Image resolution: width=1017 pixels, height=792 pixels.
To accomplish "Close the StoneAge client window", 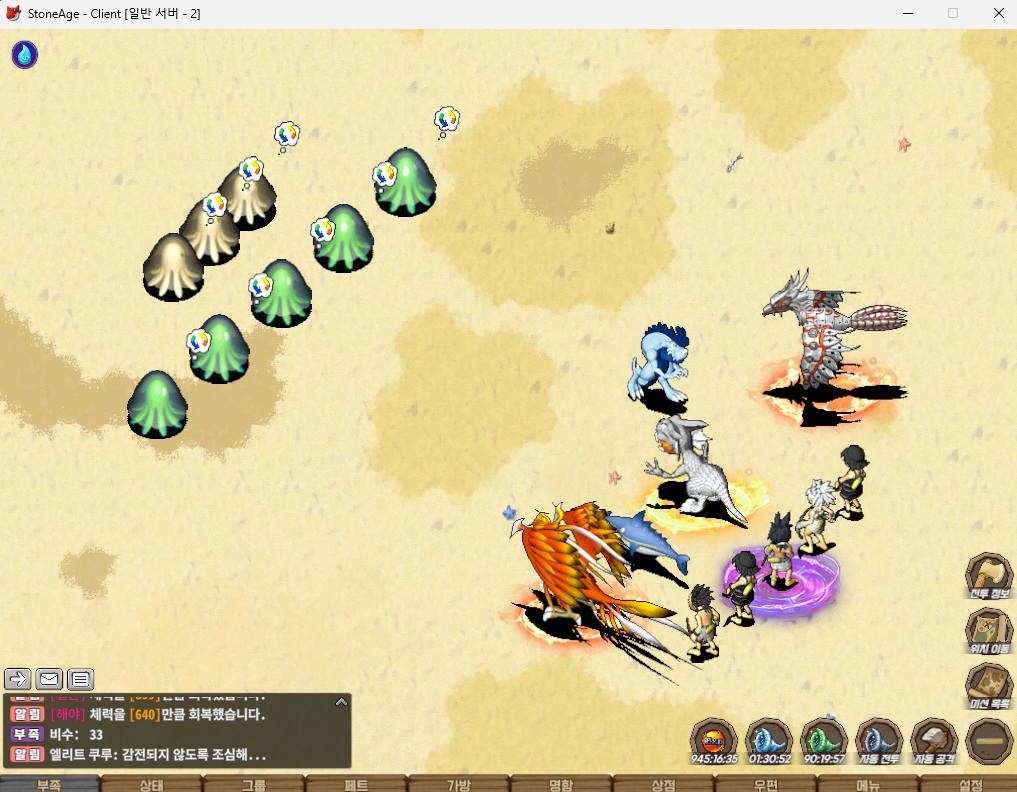I will point(998,13).
